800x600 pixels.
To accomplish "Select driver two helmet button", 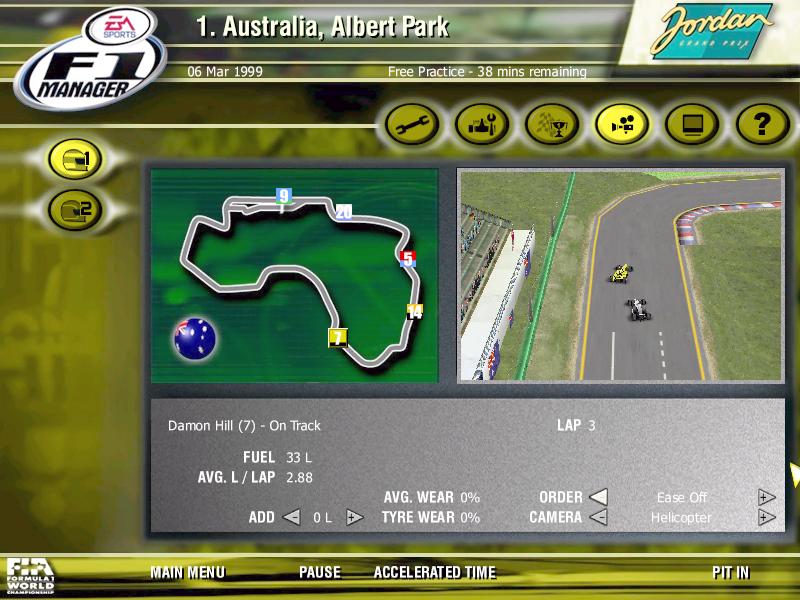I will (x=76, y=209).
